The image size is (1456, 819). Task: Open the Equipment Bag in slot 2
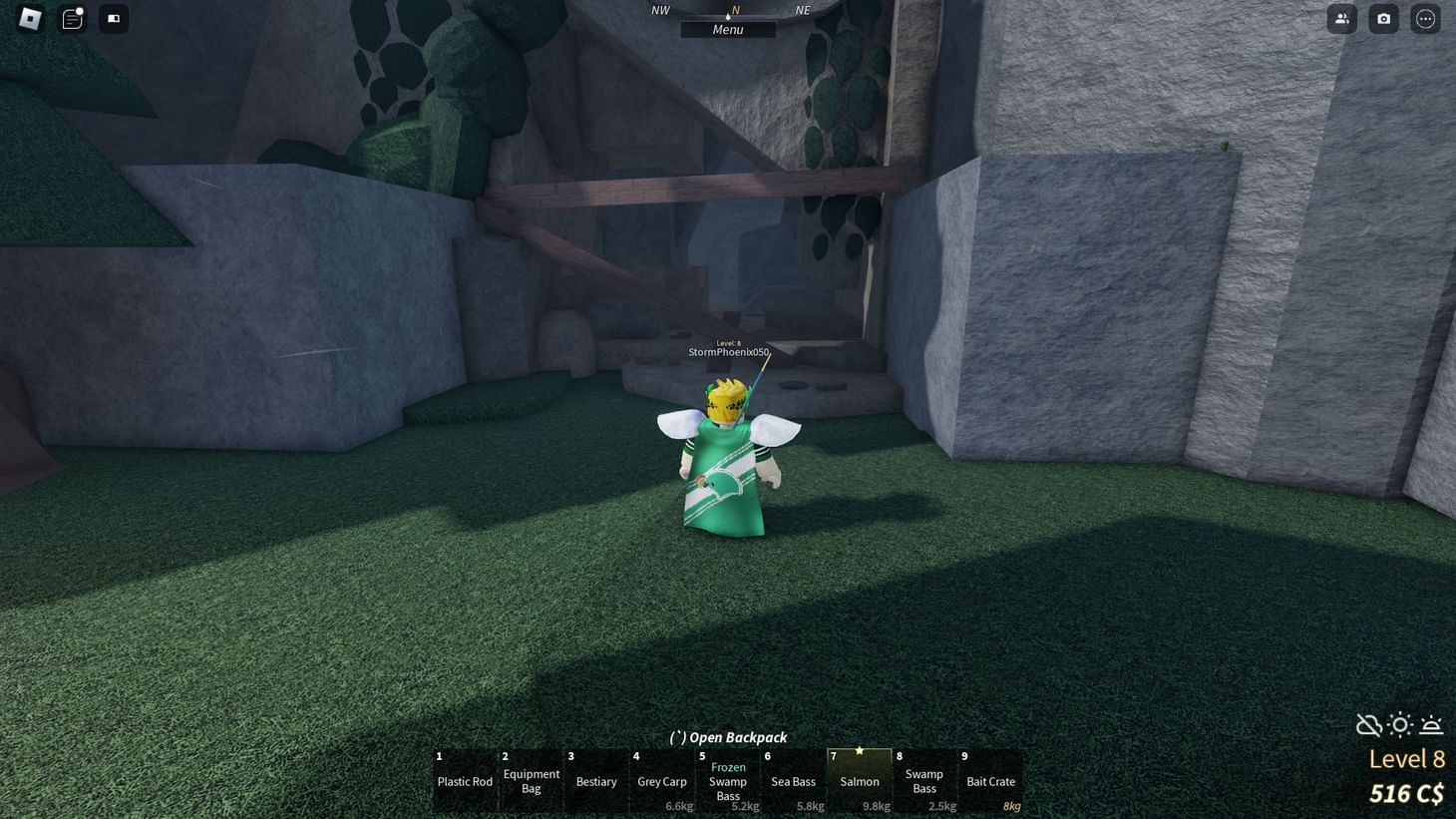(x=530, y=781)
